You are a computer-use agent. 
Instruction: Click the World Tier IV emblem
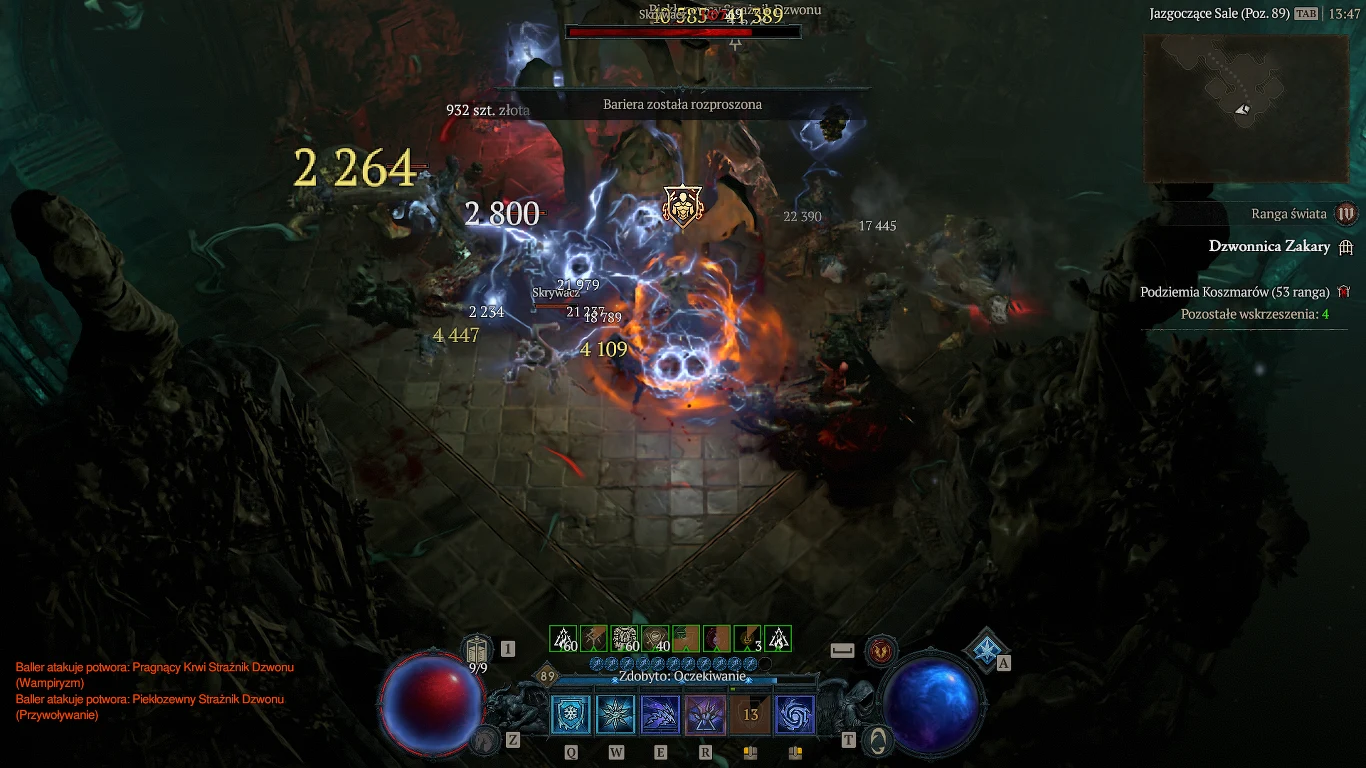pyautogui.click(x=1346, y=213)
